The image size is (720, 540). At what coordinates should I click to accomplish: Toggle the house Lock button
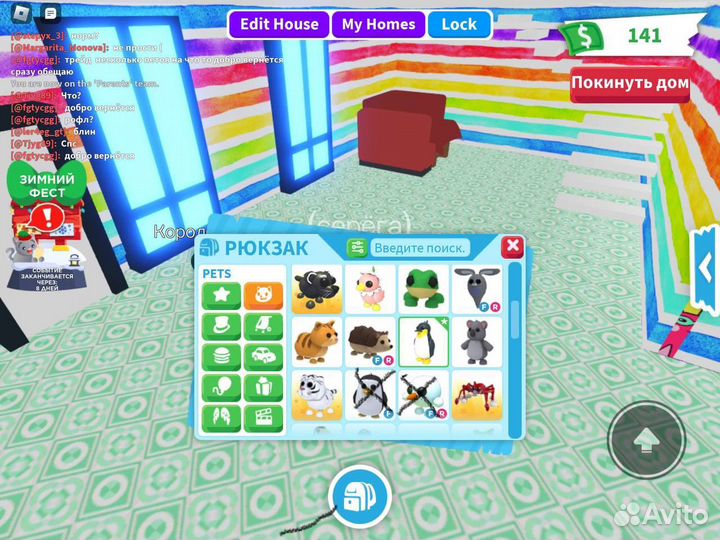click(x=459, y=25)
